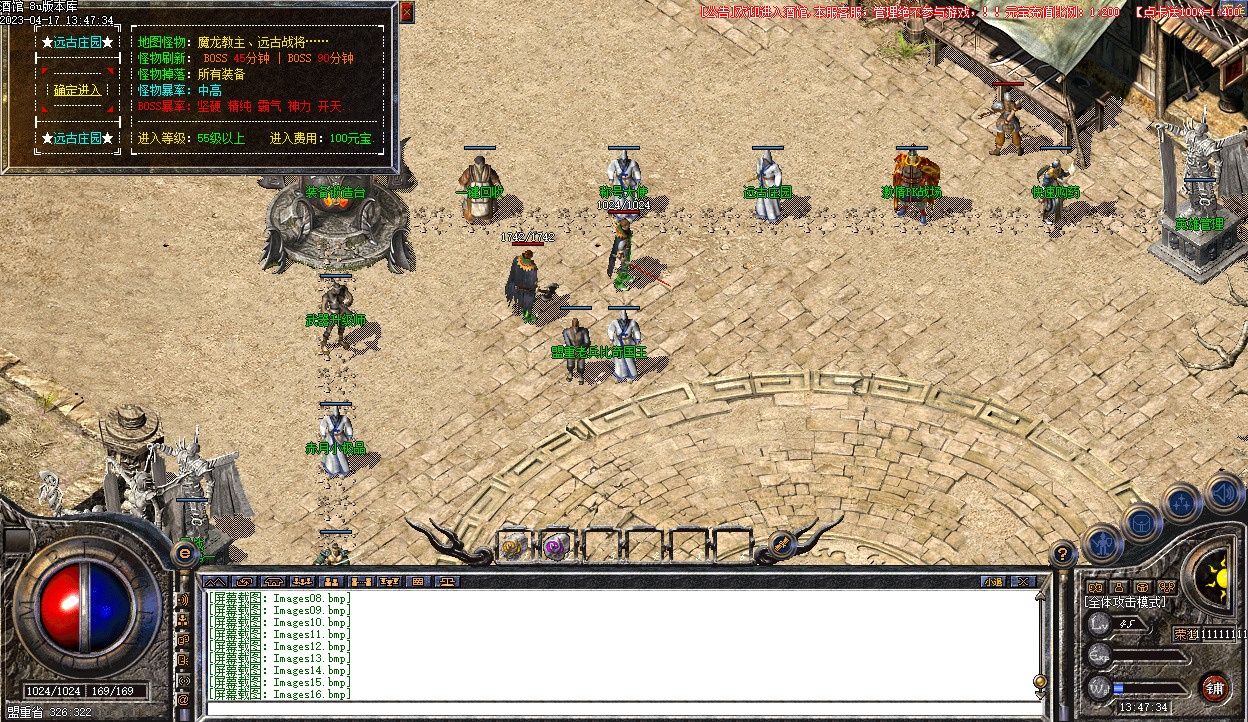Viewport: 1248px width, 722px height.
Task: Open the character status round button
Action: [x=1101, y=543]
